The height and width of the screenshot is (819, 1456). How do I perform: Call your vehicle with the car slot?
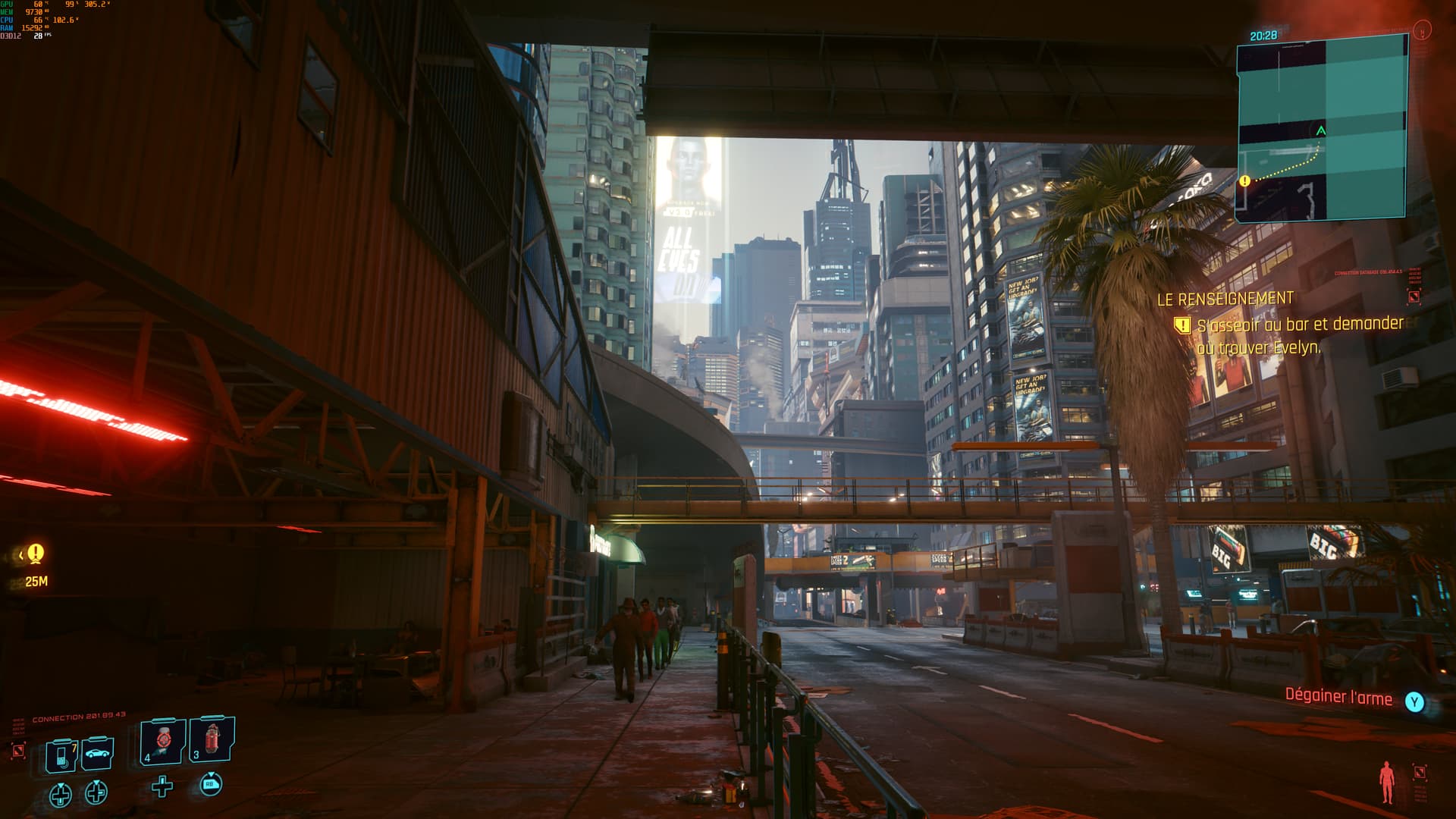click(x=98, y=752)
